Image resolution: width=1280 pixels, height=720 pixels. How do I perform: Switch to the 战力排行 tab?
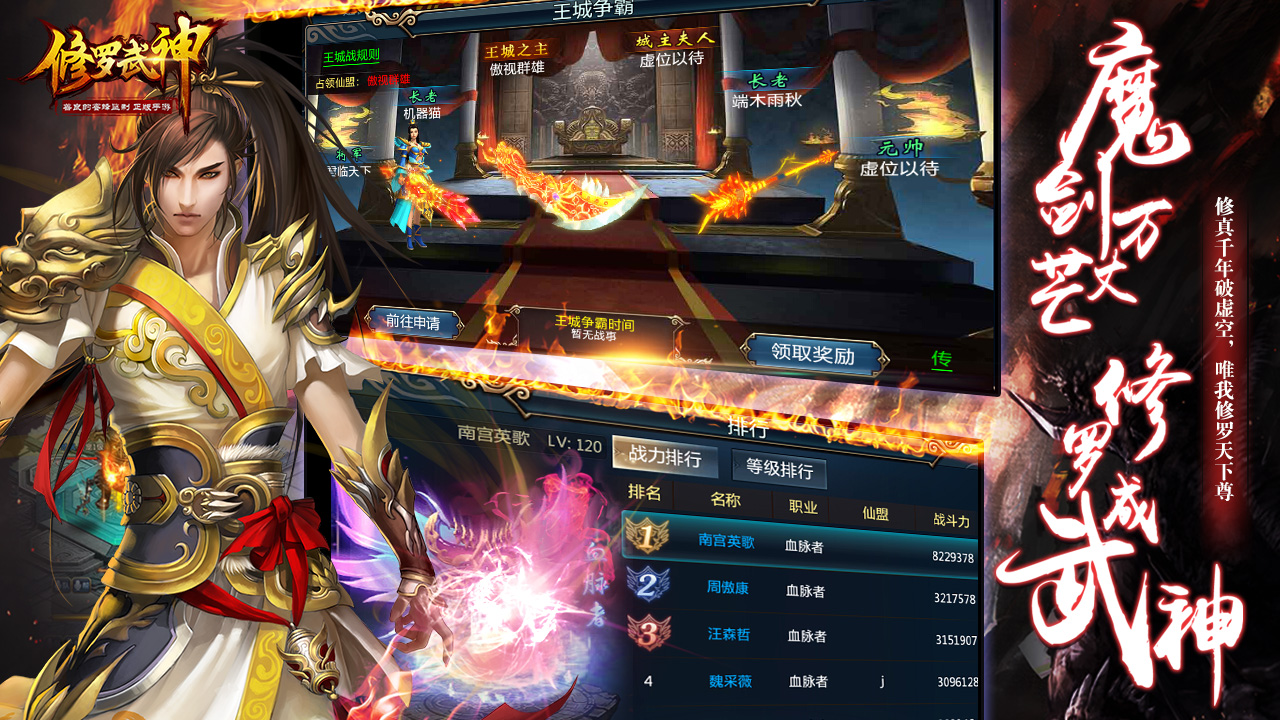(664, 458)
